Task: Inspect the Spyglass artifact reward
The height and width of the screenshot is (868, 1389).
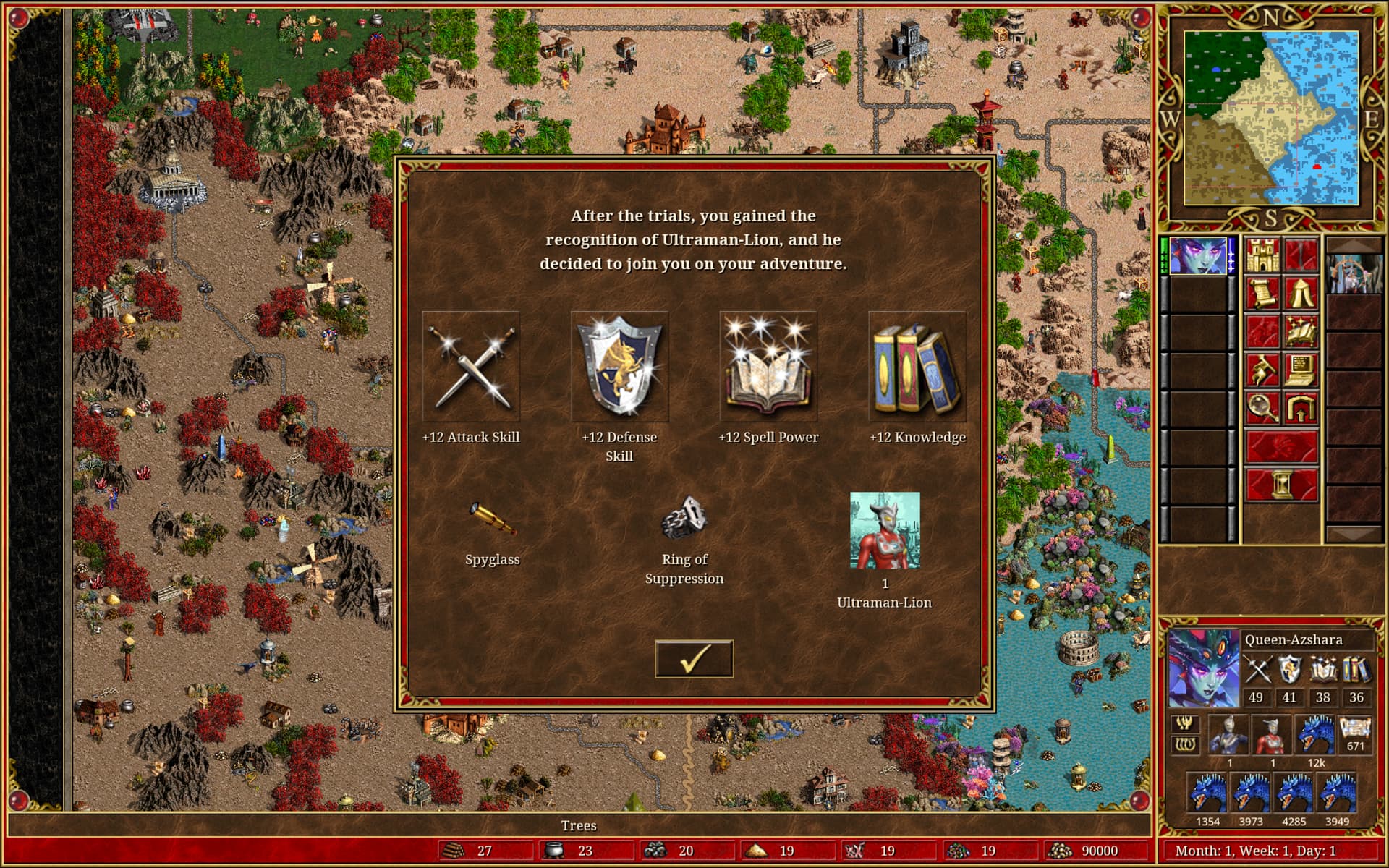Action: point(492,520)
